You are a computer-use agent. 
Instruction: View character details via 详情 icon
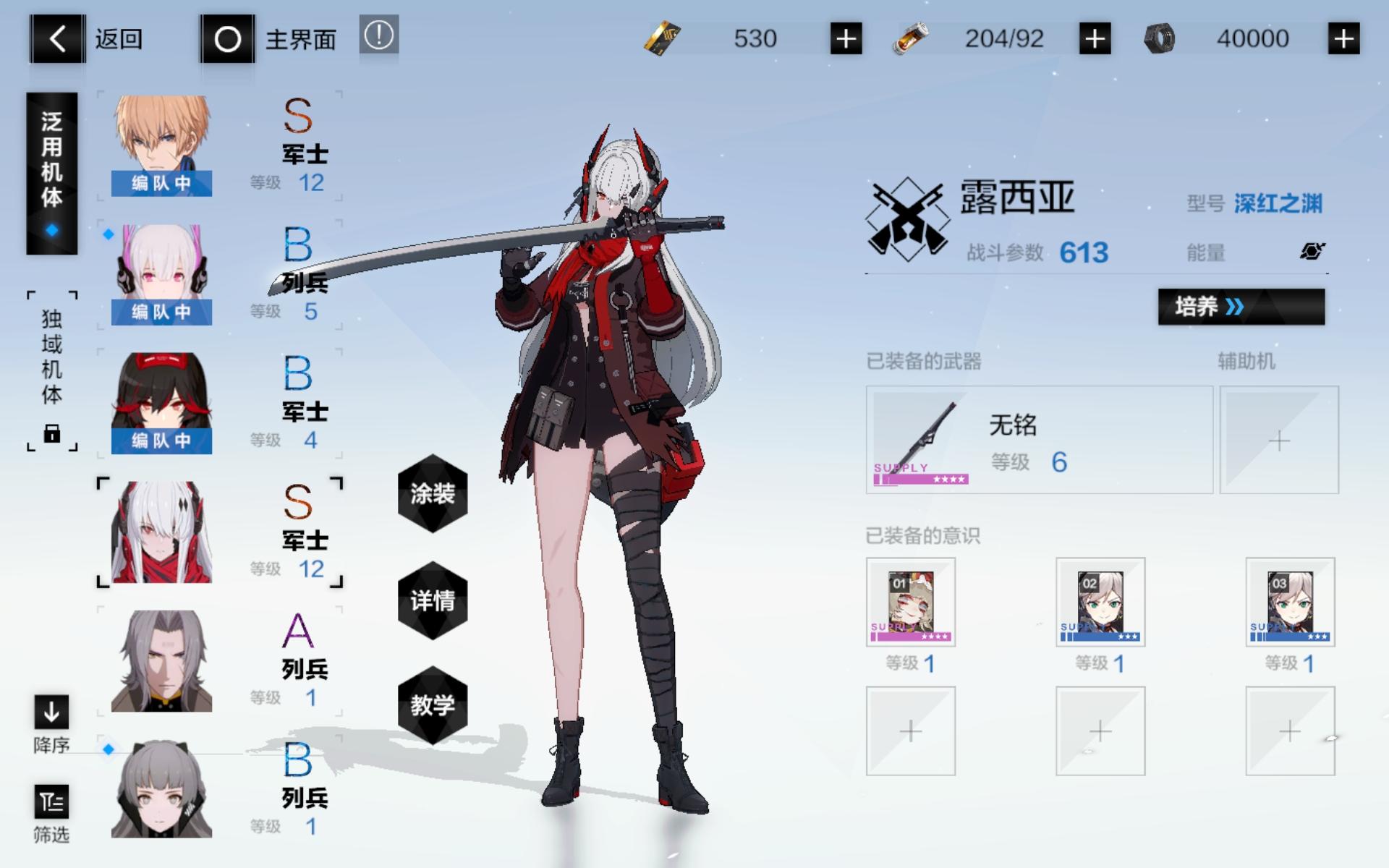[x=432, y=600]
